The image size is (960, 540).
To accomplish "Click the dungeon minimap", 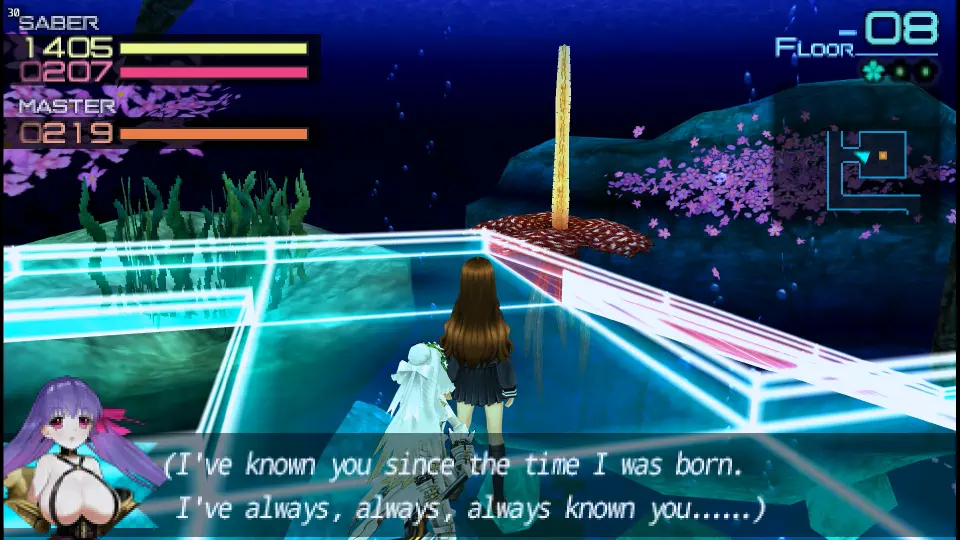I will point(872,169).
